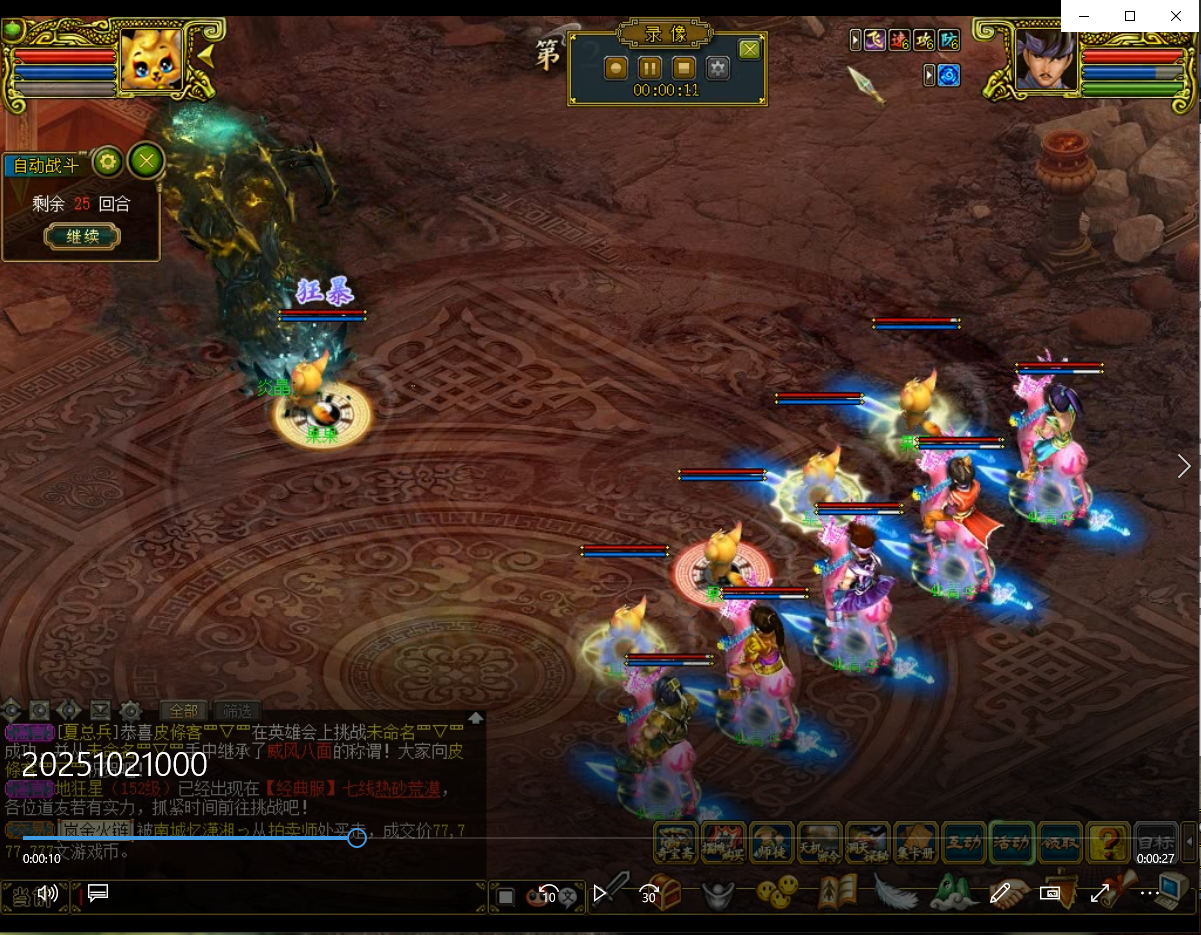
Task: Click the 继续 button in auto-battle panel
Action: click(82, 237)
